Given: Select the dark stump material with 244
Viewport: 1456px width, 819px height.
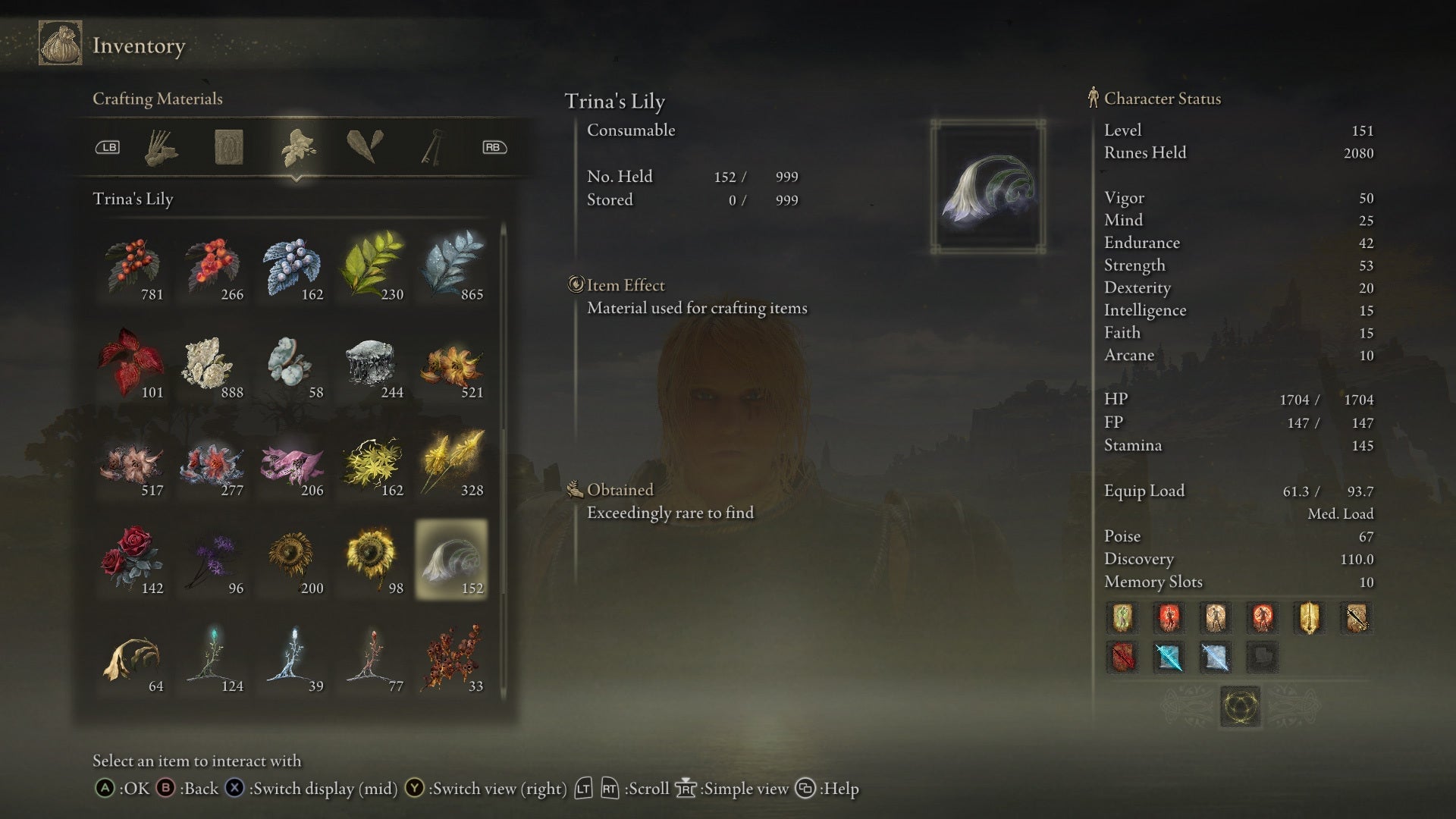Looking at the screenshot, I should (372, 365).
